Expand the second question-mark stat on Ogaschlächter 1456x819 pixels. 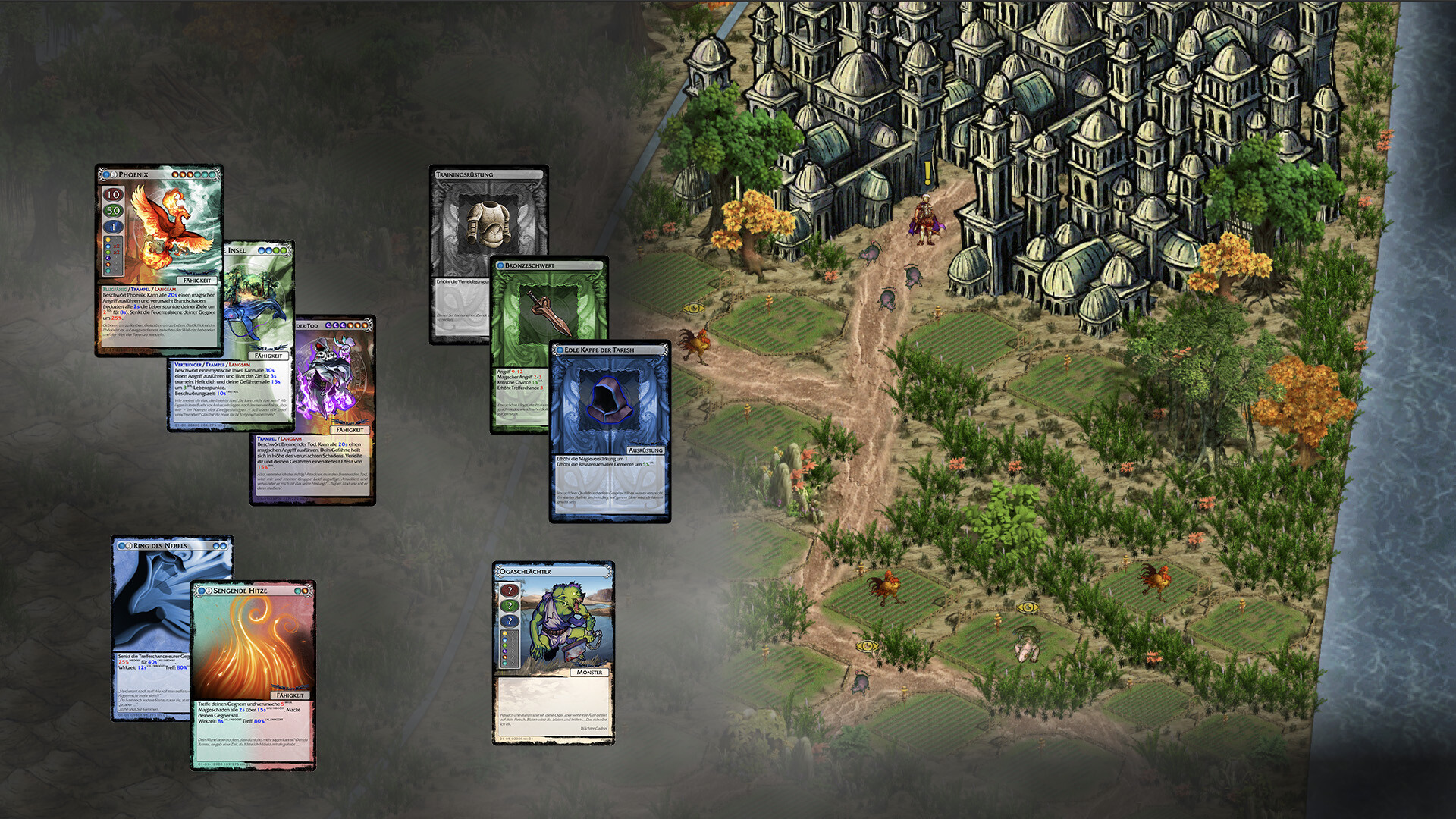coord(510,605)
